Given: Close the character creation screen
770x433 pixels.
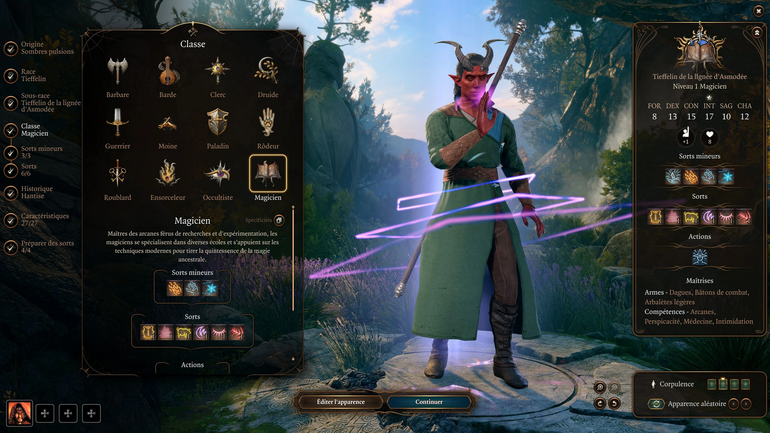Looking at the screenshot, I should coord(758,11).
